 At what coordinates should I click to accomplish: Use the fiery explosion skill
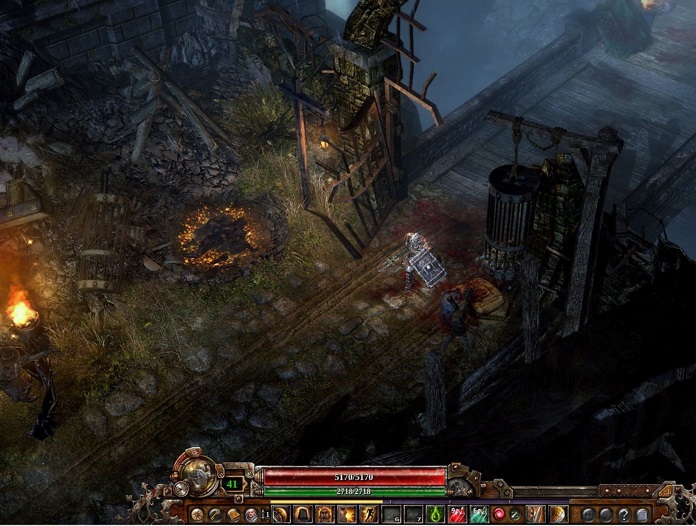pyautogui.click(x=348, y=514)
